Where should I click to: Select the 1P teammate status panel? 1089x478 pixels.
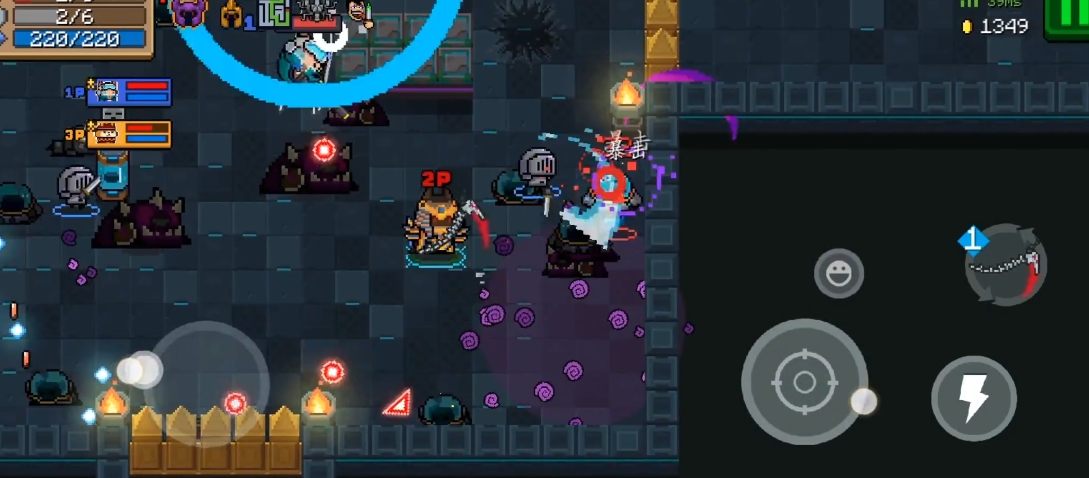(x=129, y=93)
